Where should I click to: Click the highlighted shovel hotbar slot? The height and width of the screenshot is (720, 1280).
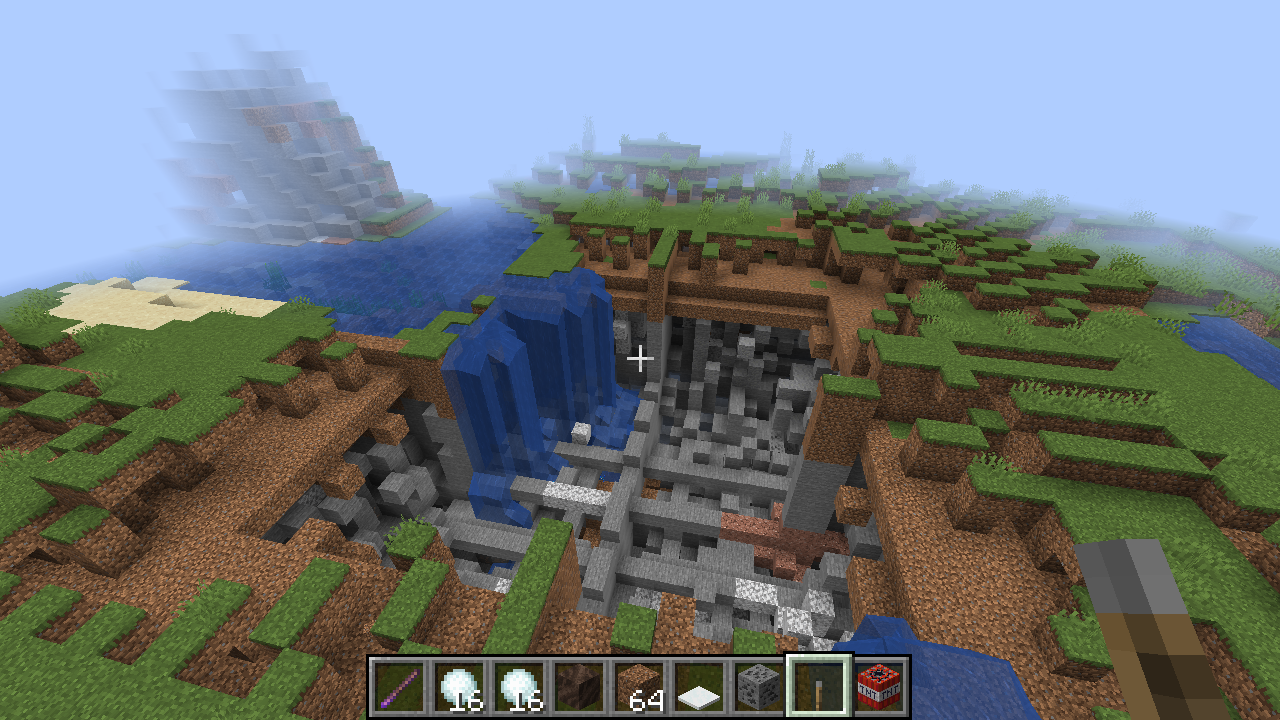pos(819,687)
